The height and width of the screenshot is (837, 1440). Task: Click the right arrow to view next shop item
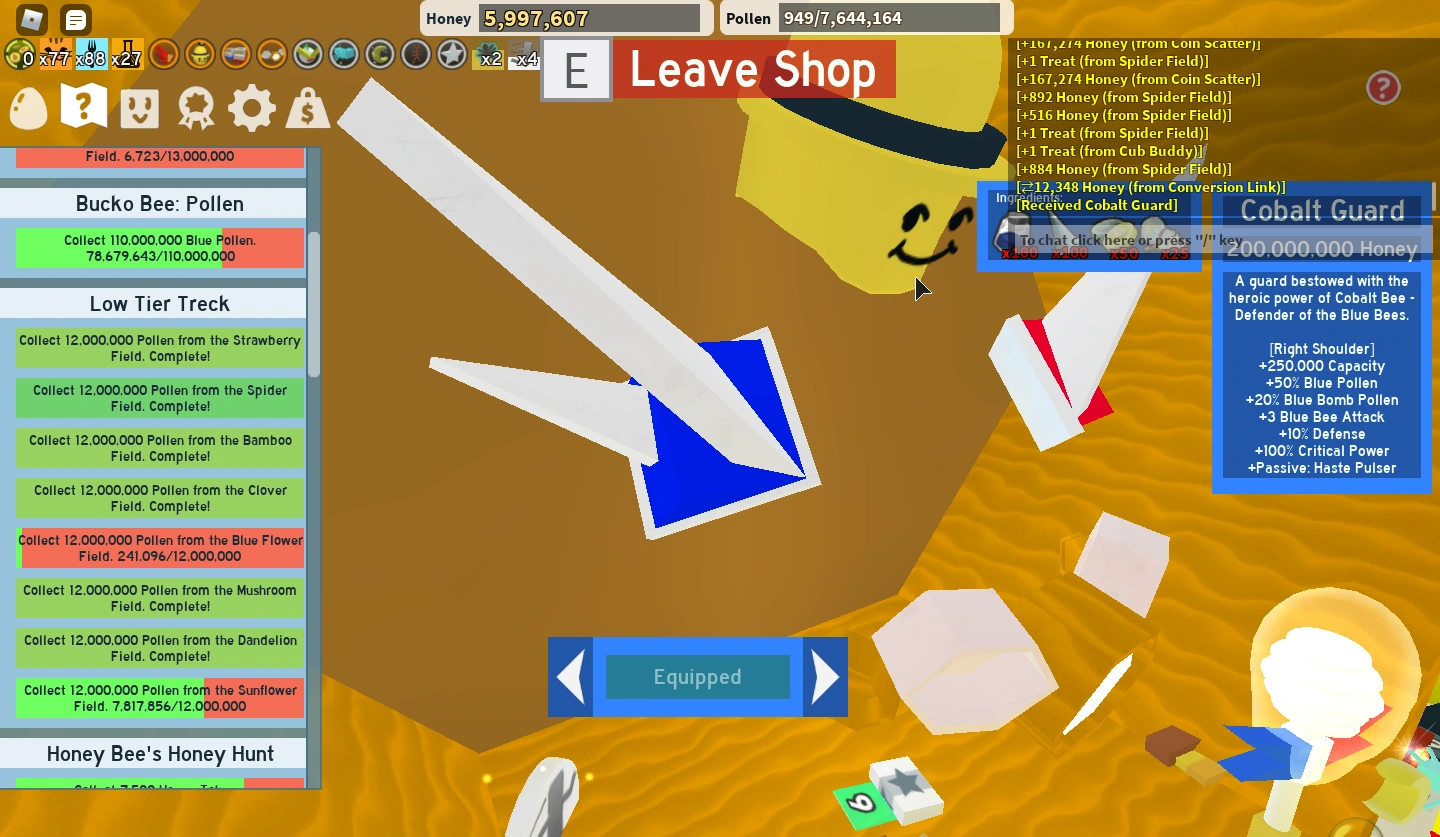point(826,677)
